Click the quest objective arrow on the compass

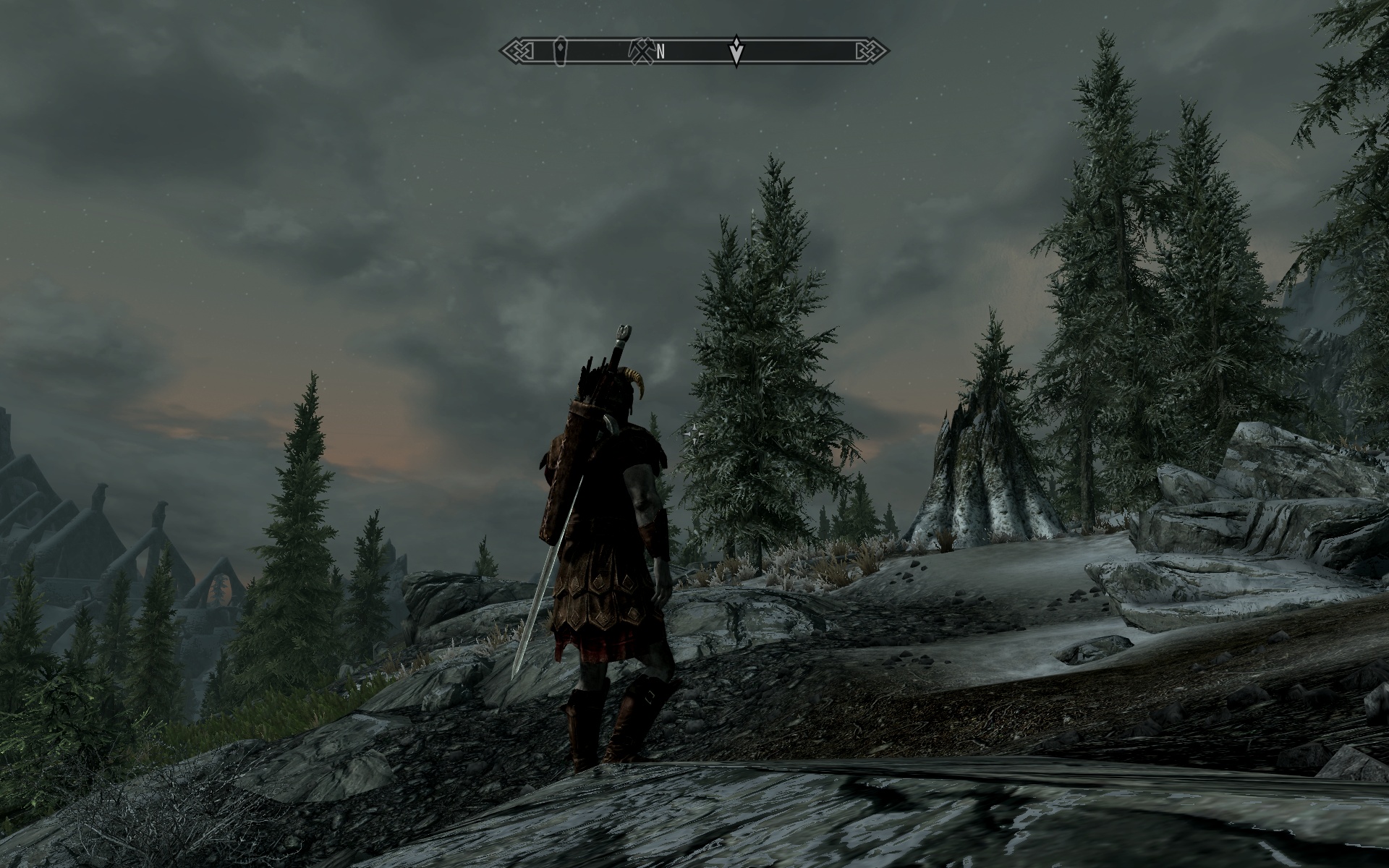[x=736, y=51]
